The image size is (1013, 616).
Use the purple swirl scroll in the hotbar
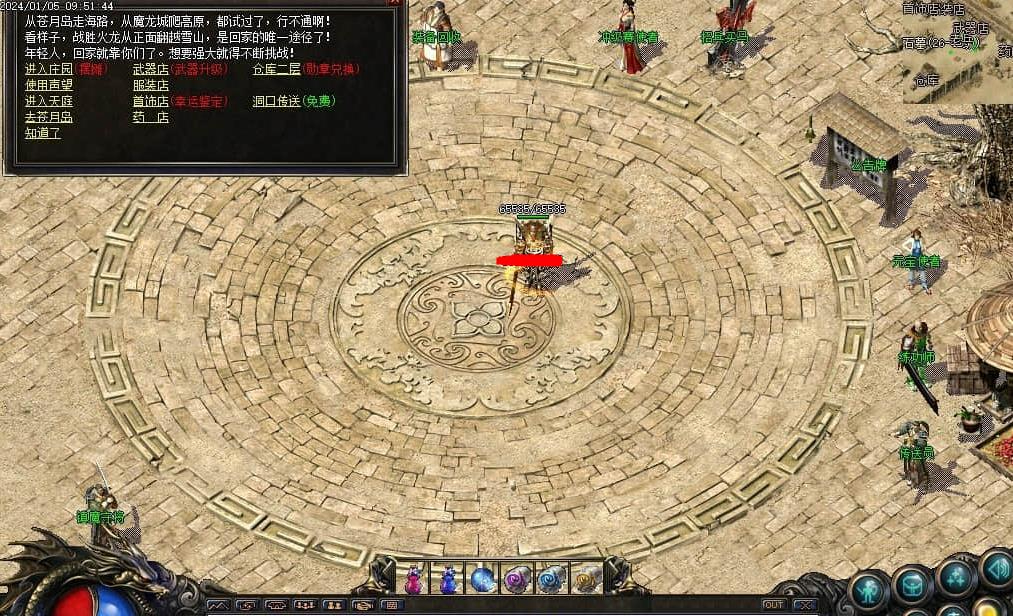tap(516, 579)
